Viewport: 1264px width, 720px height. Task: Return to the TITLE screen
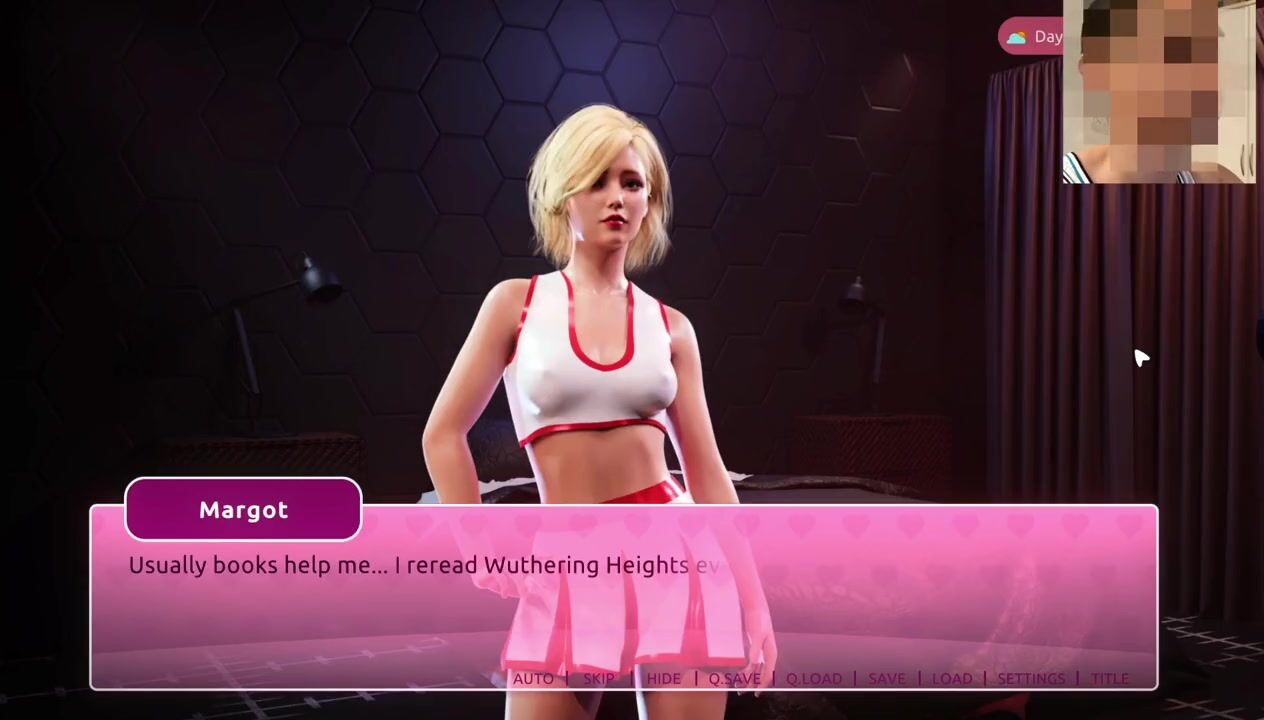point(1109,678)
